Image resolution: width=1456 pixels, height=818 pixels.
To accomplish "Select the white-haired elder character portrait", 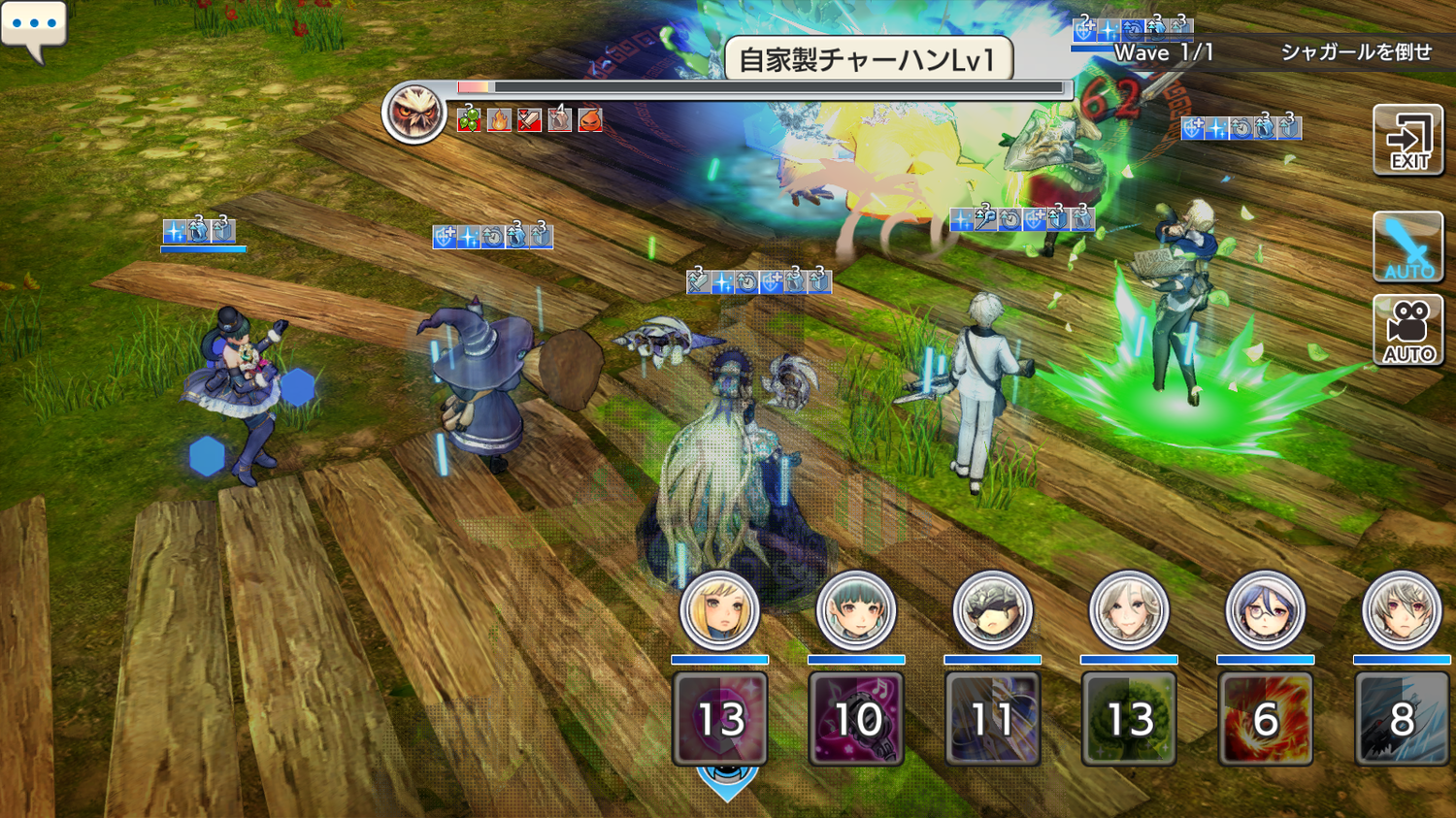I will click(1129, 611).
